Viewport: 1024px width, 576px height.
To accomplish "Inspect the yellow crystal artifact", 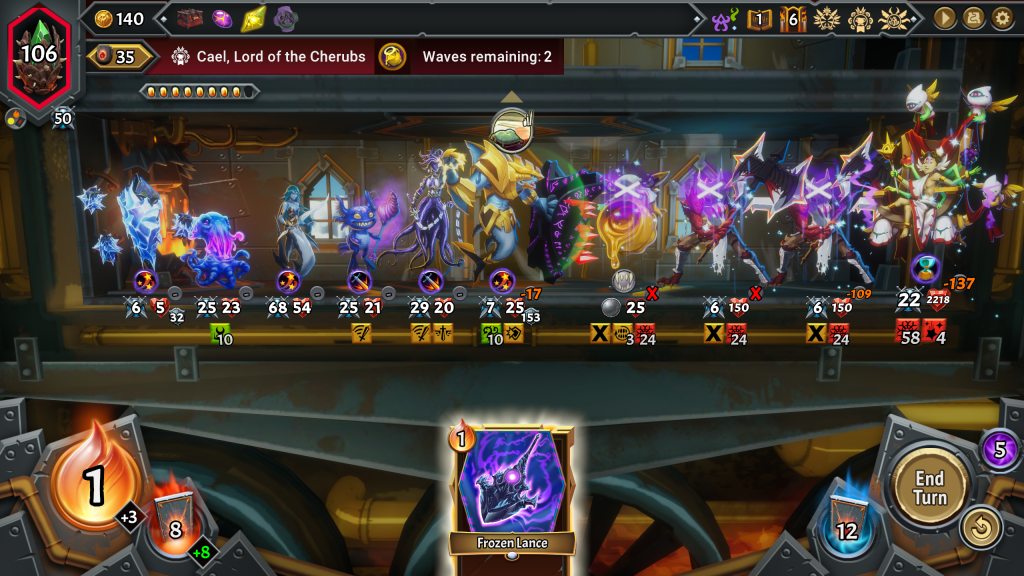I will pyautogui.click(x=254, y=18).
